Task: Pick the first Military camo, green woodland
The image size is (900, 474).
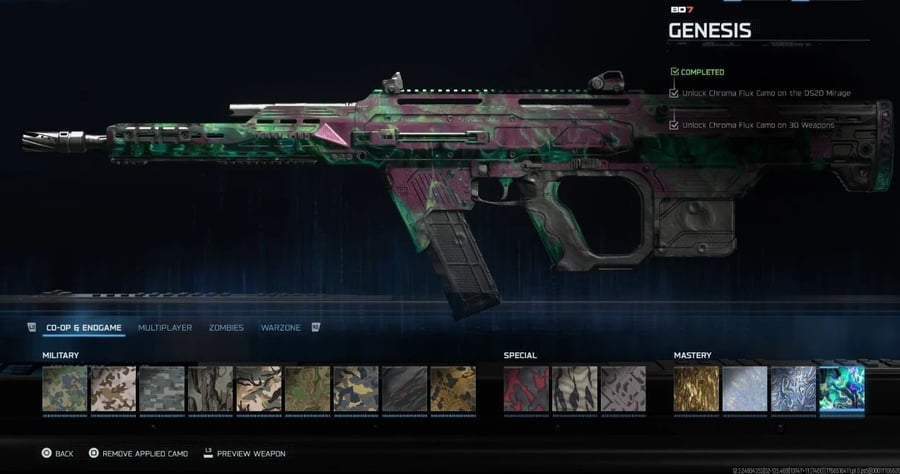Action: tap(65, 389)
